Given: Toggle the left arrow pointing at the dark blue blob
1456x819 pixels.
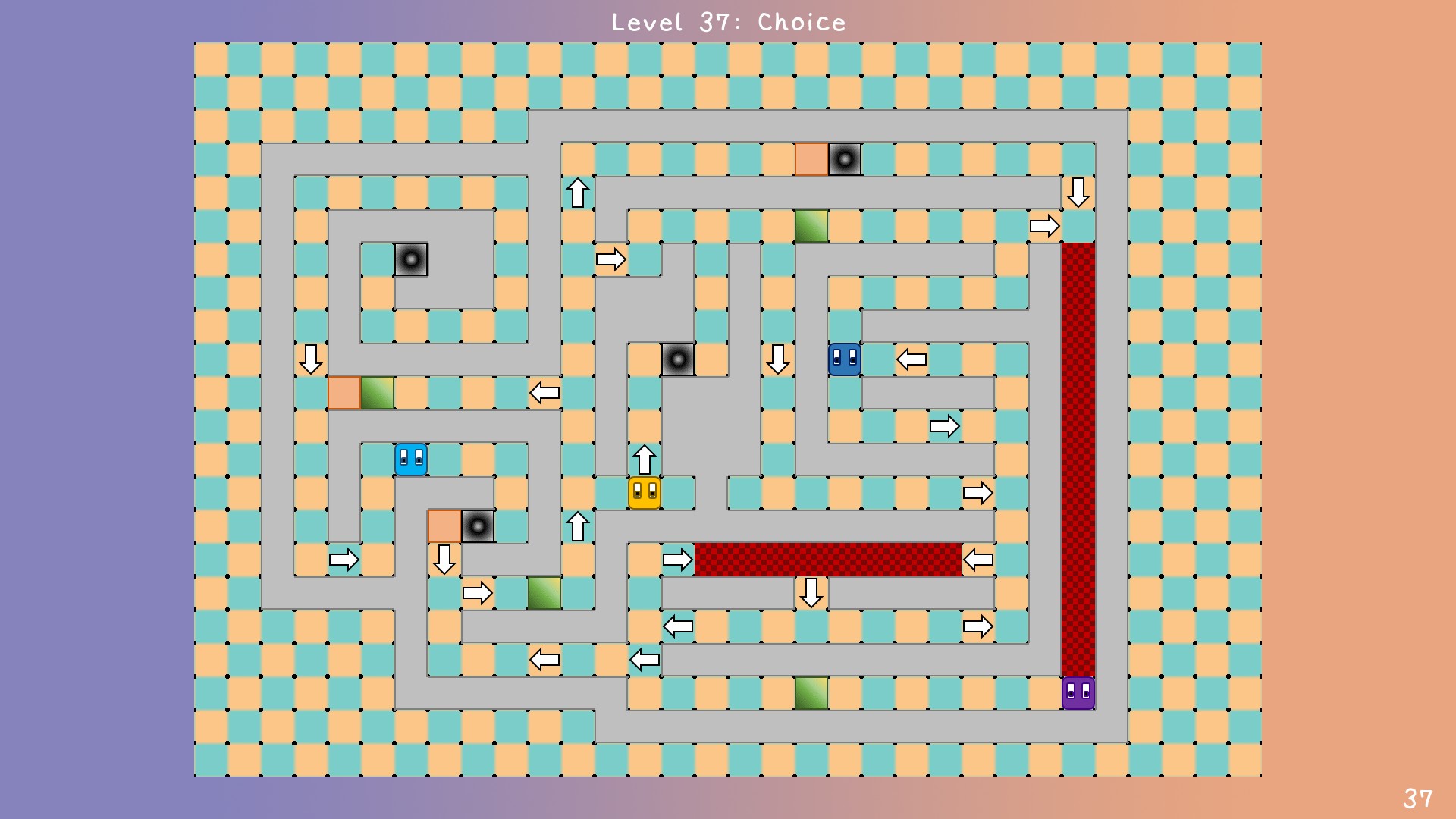Looking at the screenshot, I should pyautogui.click(x=912, y=359).
